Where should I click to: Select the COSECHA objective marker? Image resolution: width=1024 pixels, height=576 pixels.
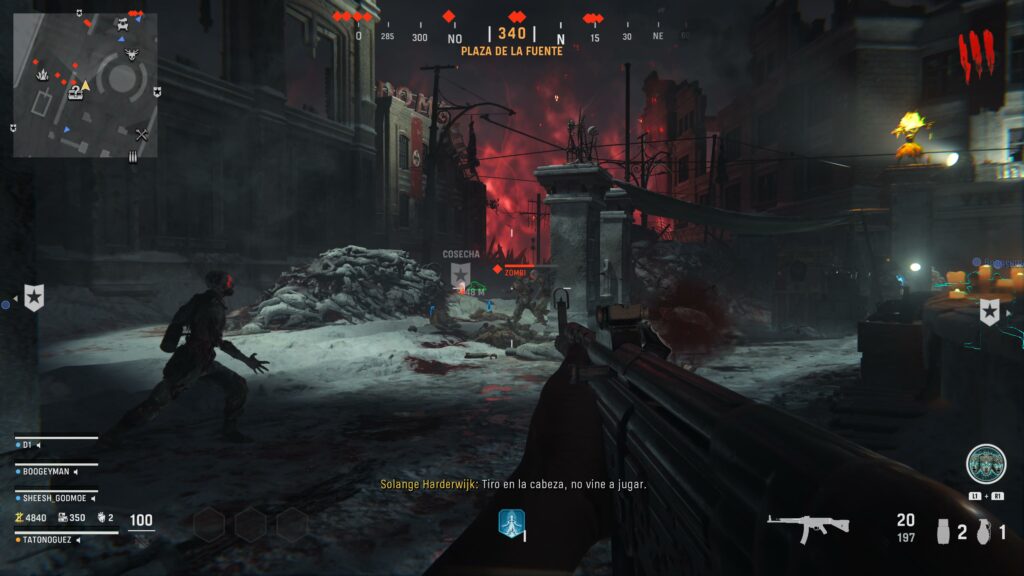click(460, 273)
